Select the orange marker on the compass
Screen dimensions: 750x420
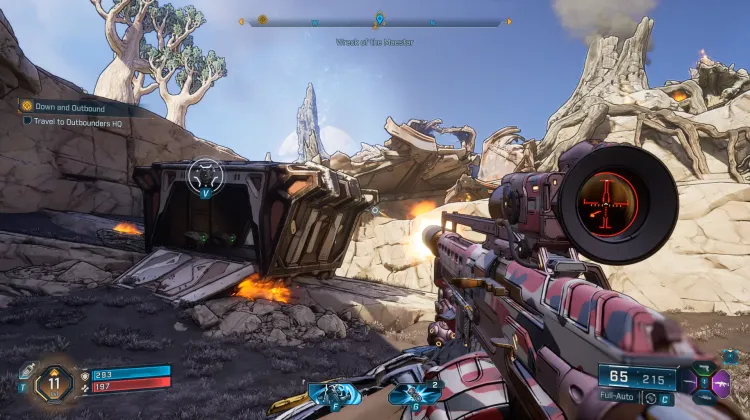point(262,19)
